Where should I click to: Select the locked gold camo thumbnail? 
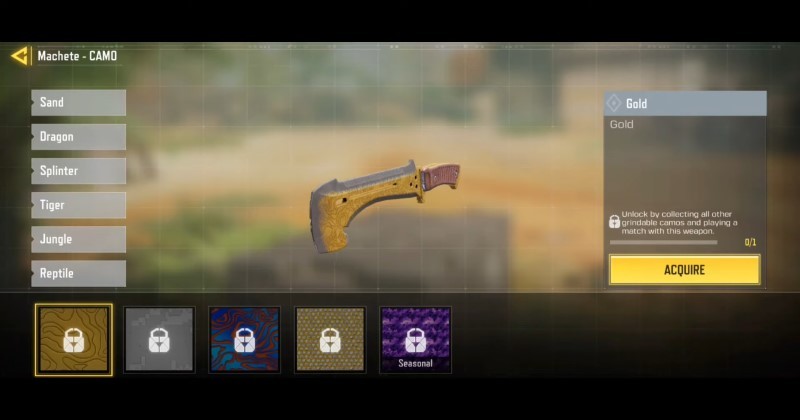(x=73, y=340)
